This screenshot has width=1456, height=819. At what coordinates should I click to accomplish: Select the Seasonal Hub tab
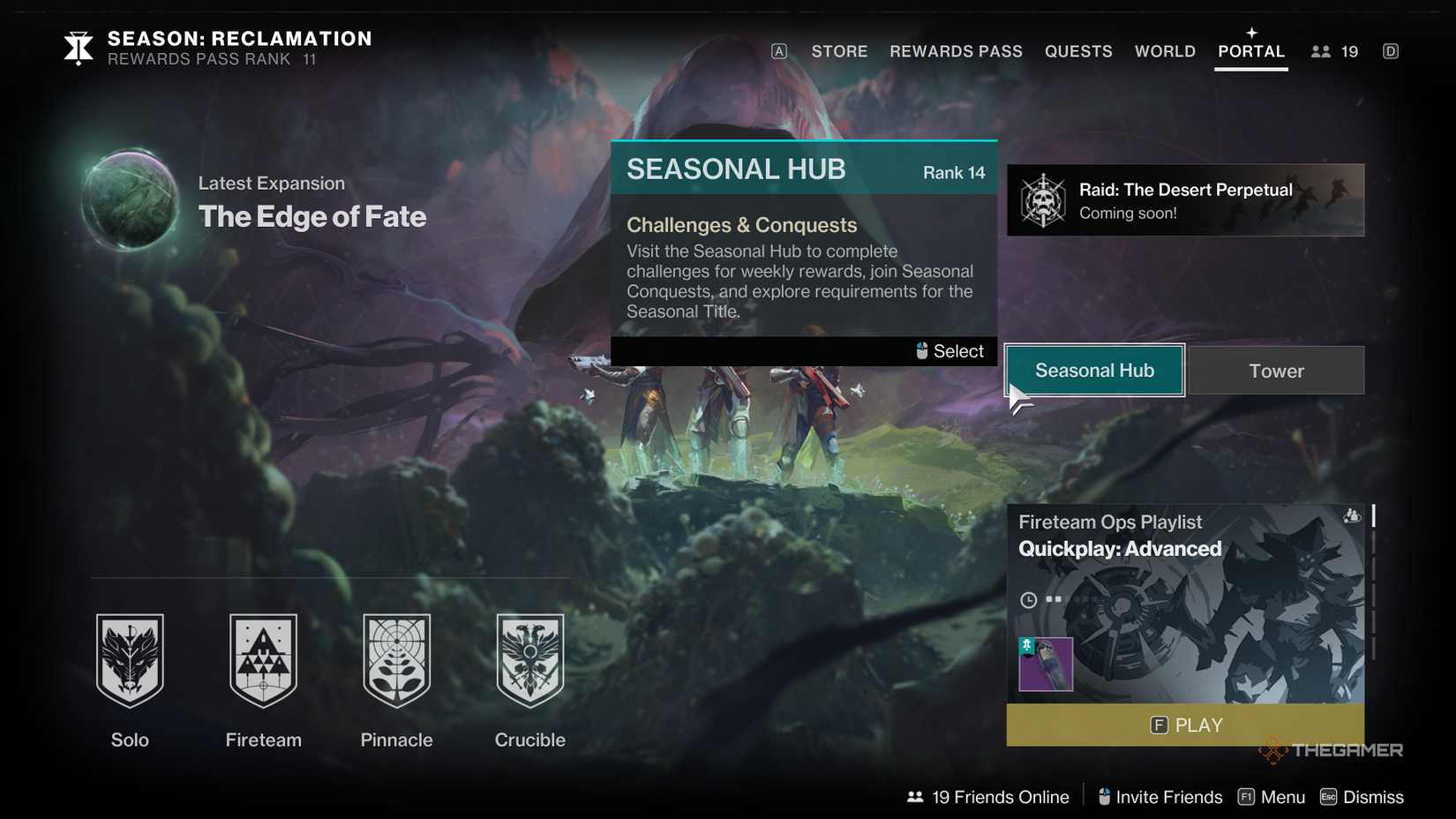tap(1094, 371)
